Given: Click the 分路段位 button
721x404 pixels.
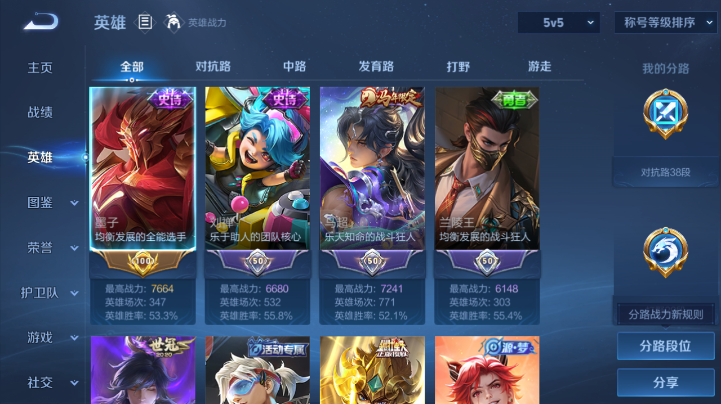Looking at the screenshot, I should [665, 347].
